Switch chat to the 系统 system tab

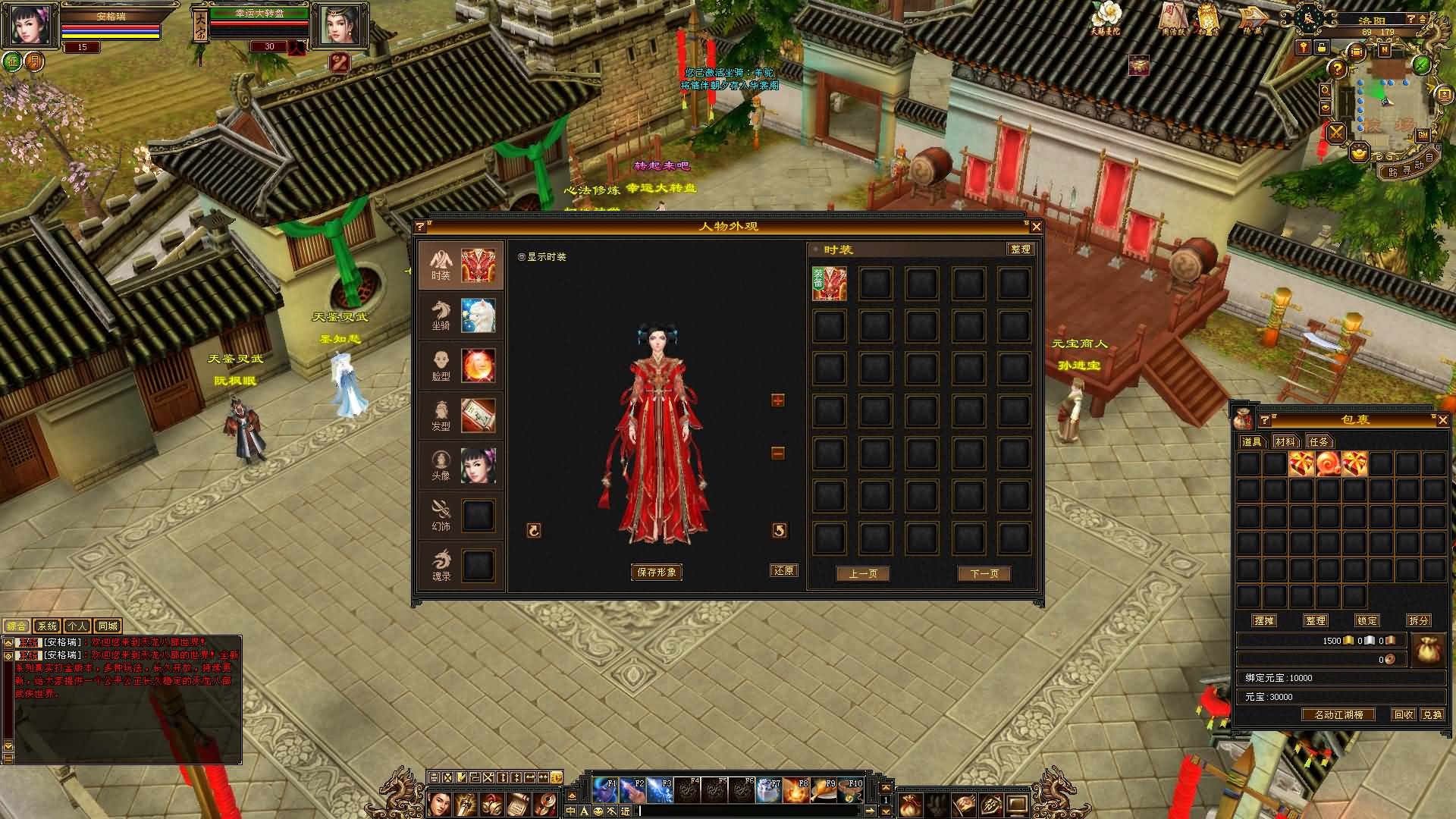click(x=47, y=626)
